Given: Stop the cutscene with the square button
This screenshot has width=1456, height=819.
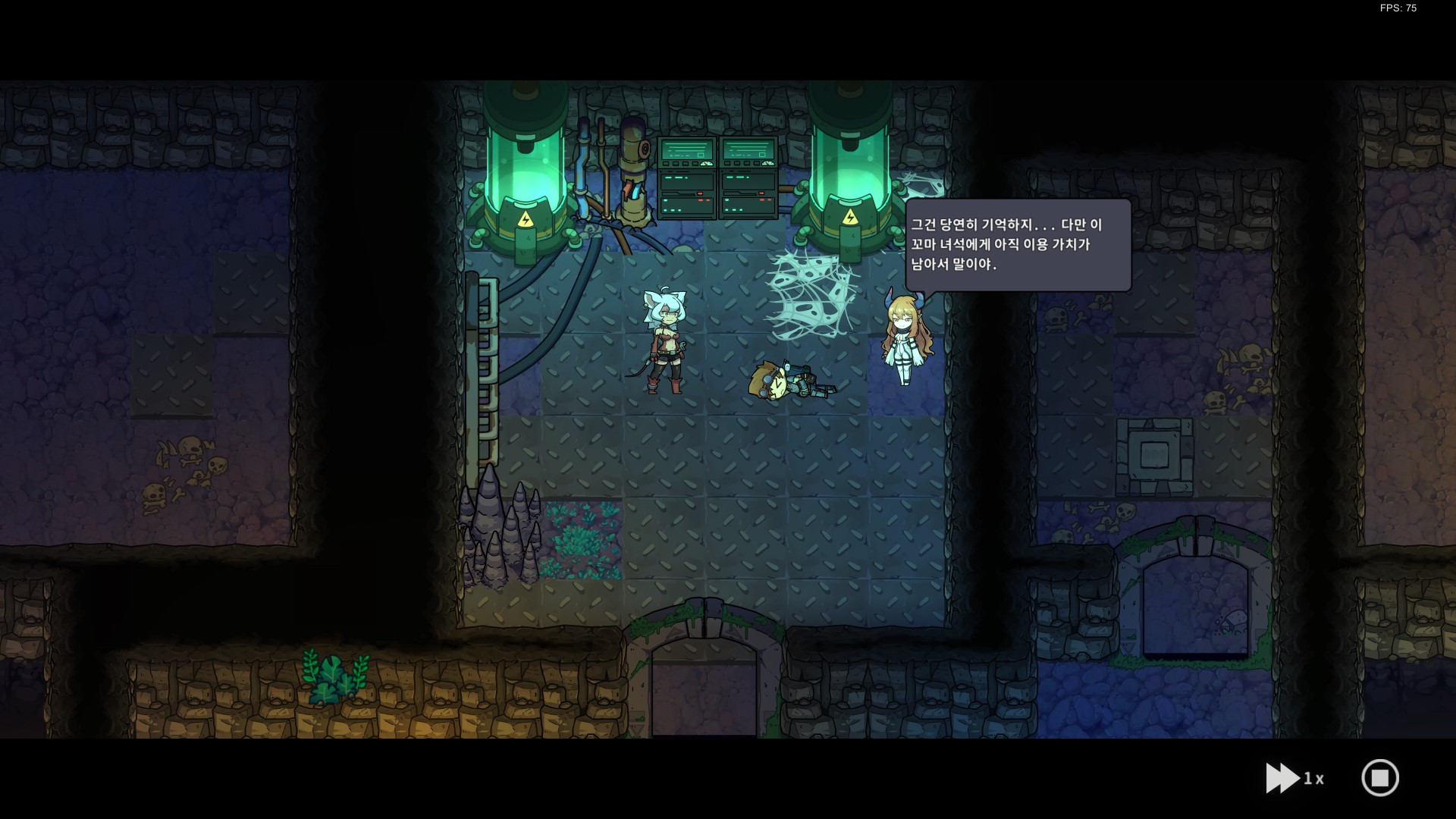Looking at the screenshot, I should [x=1379, y=778].
